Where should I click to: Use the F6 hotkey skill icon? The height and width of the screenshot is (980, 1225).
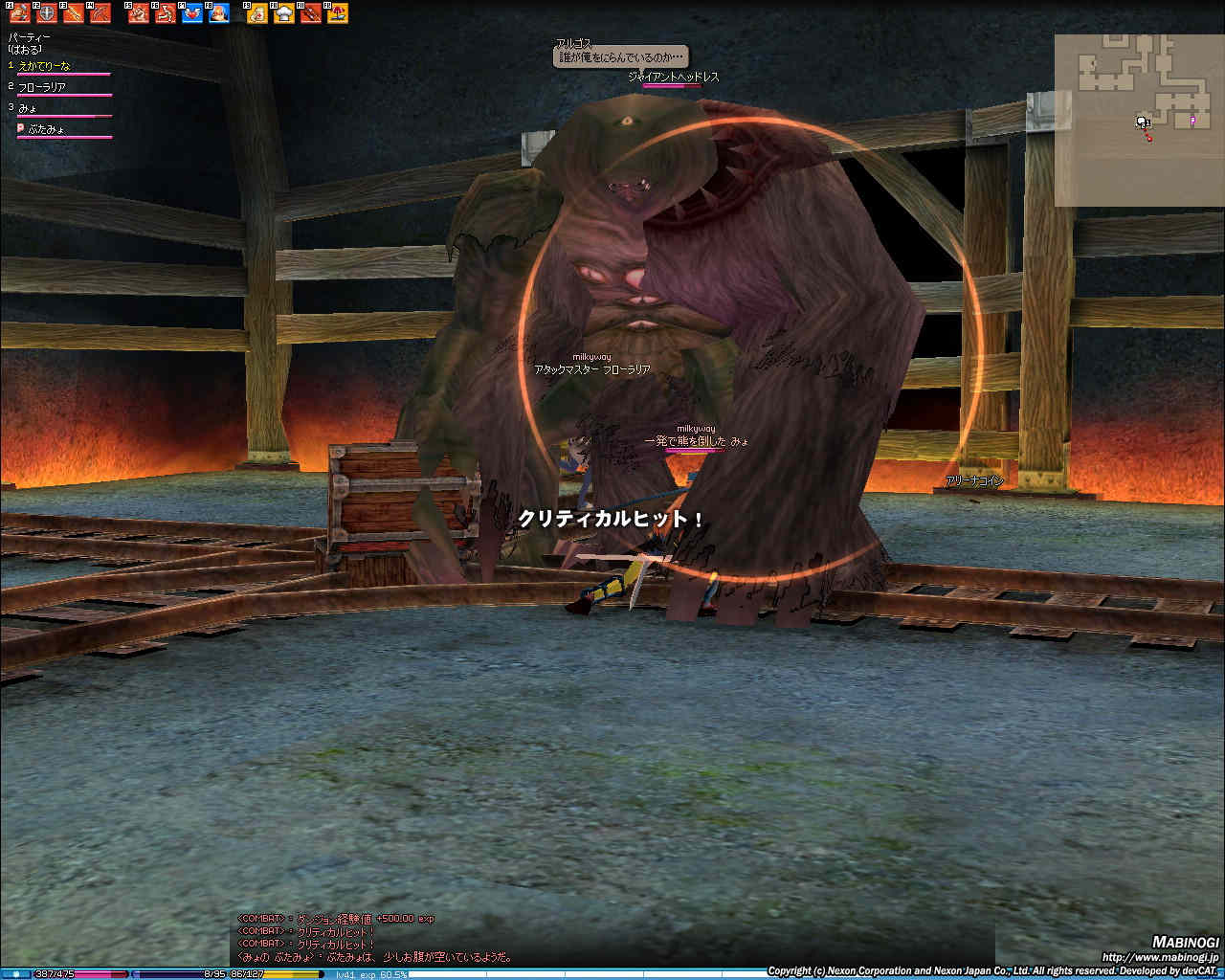[166, 13]
